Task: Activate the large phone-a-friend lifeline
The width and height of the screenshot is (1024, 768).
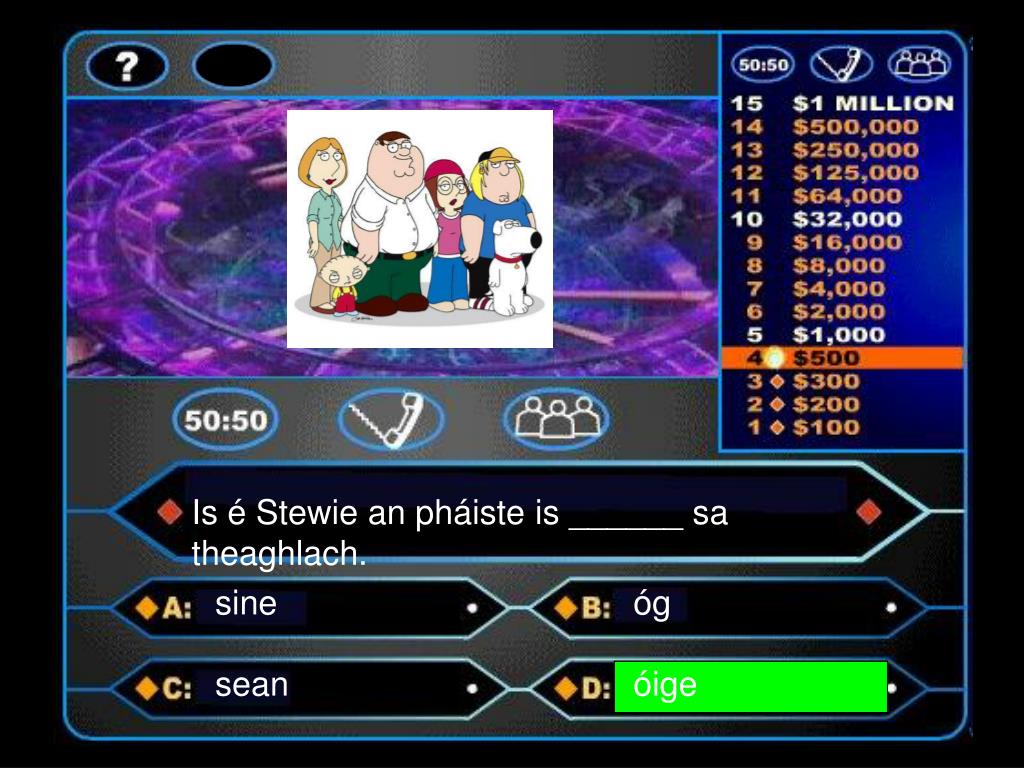Action: tap(391, 419)
